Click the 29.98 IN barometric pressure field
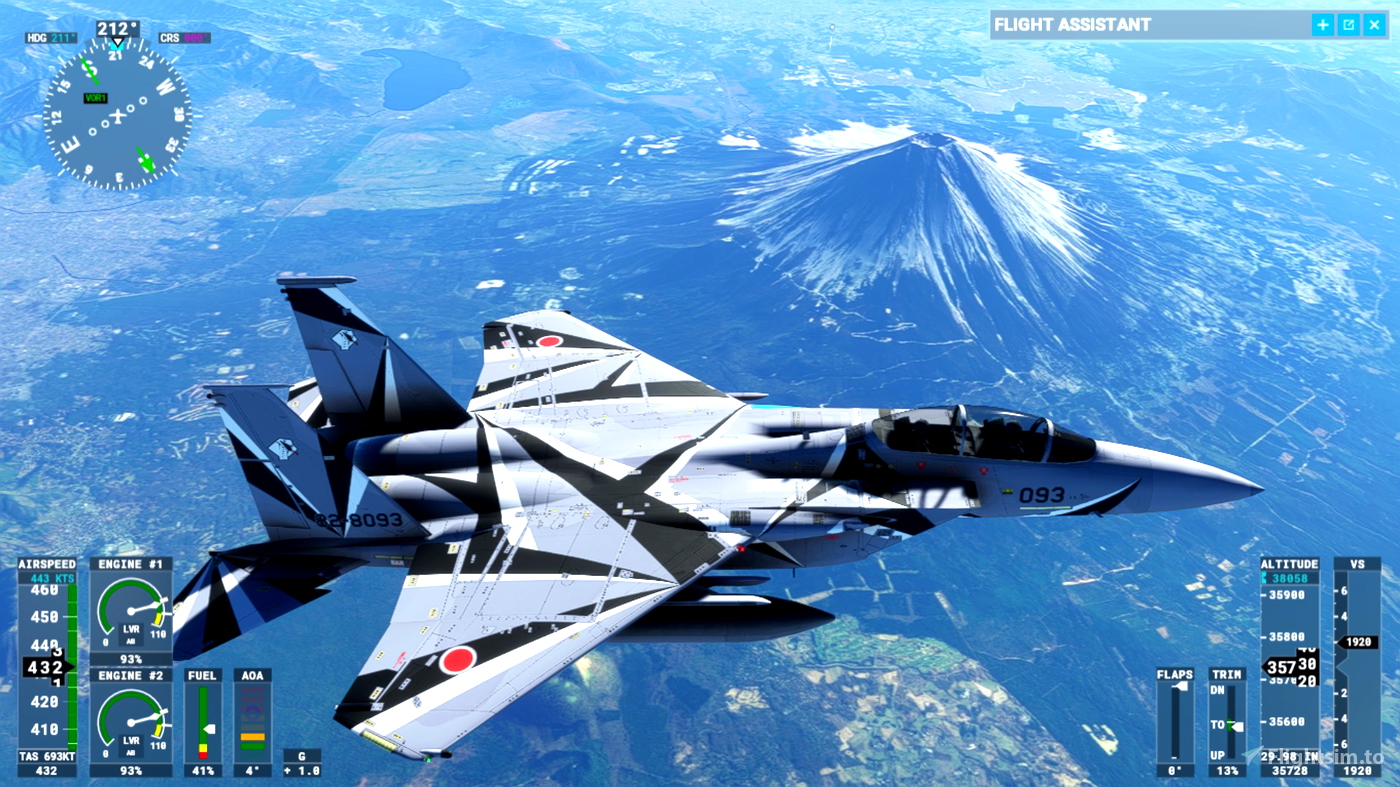The height and width of the screenshot is (787, 1400). click(1289, 758)
